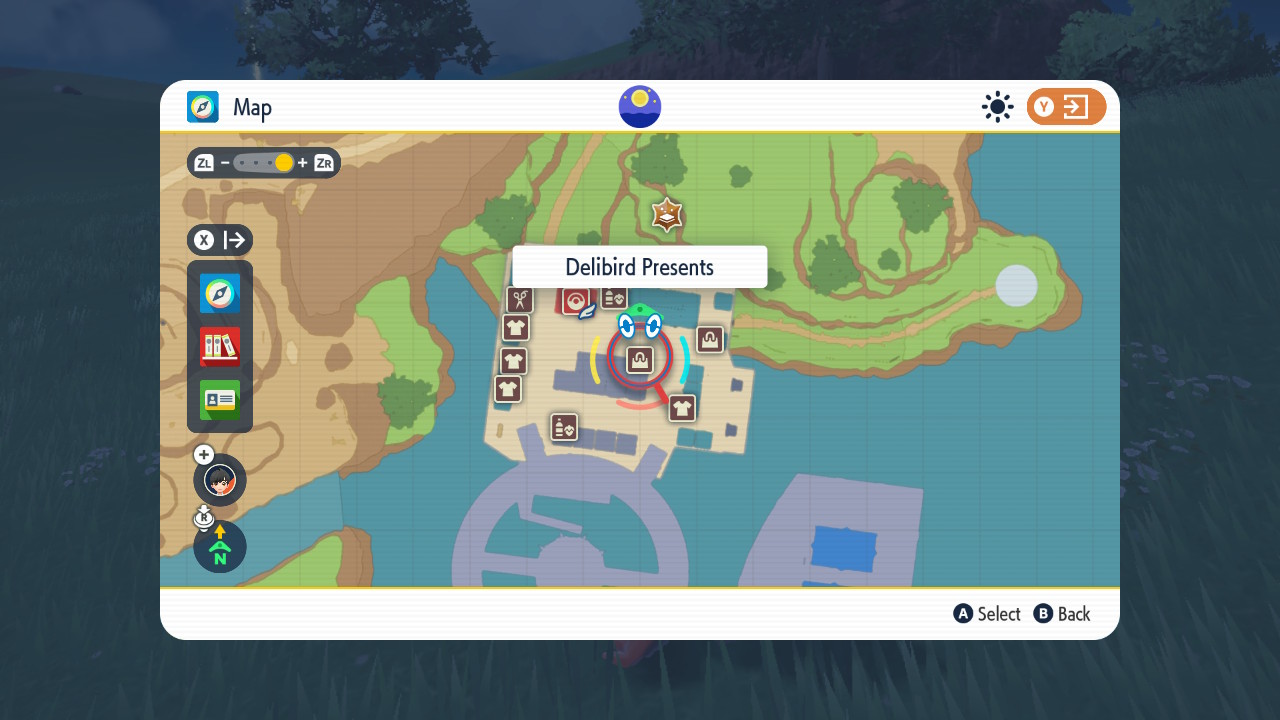
Task: Select the sandwich shop marker below town
Action: coord(564,427)
